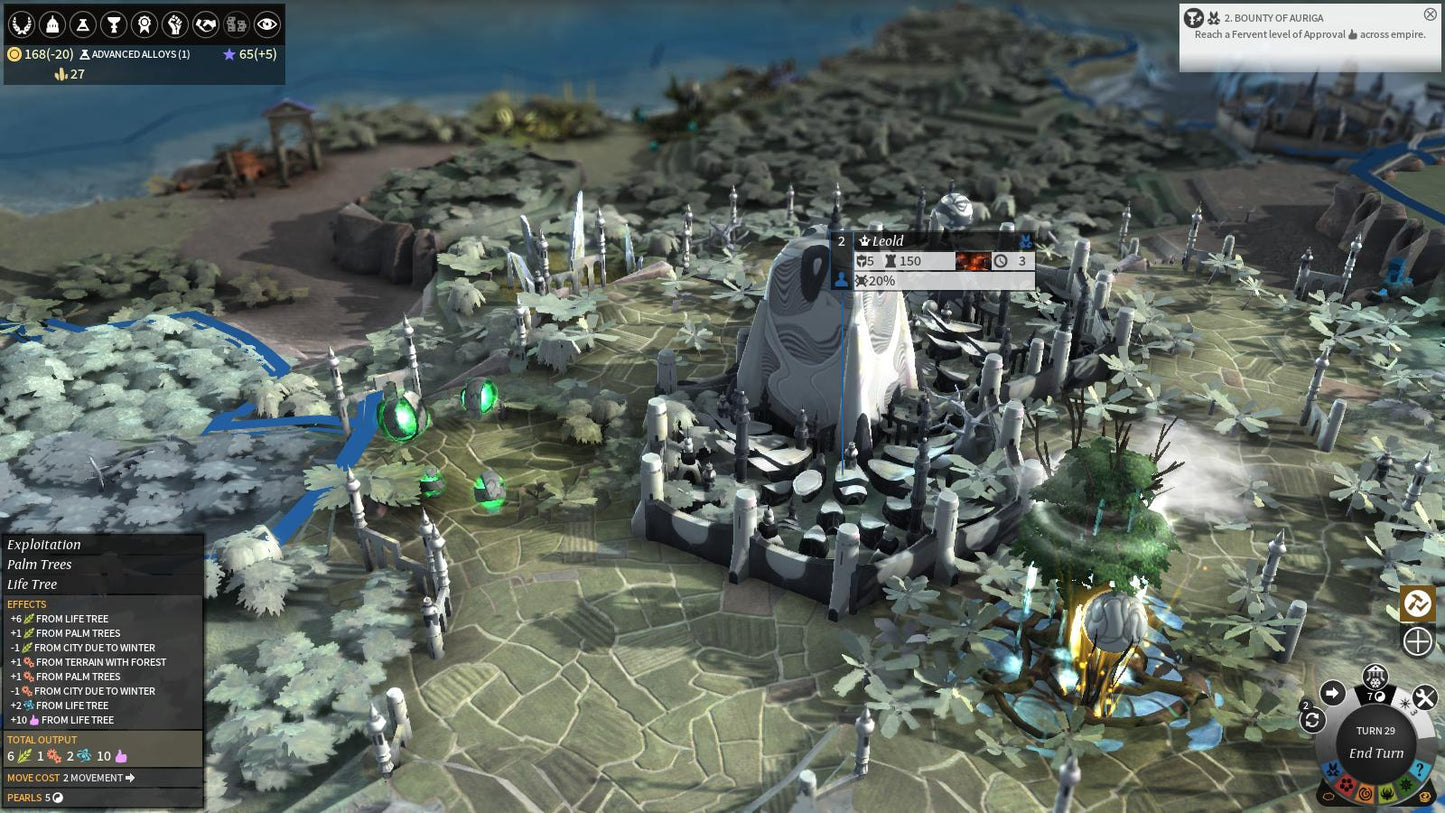
Task: Cycle to next unit with arrow button
Action: tap(1332, 693)
